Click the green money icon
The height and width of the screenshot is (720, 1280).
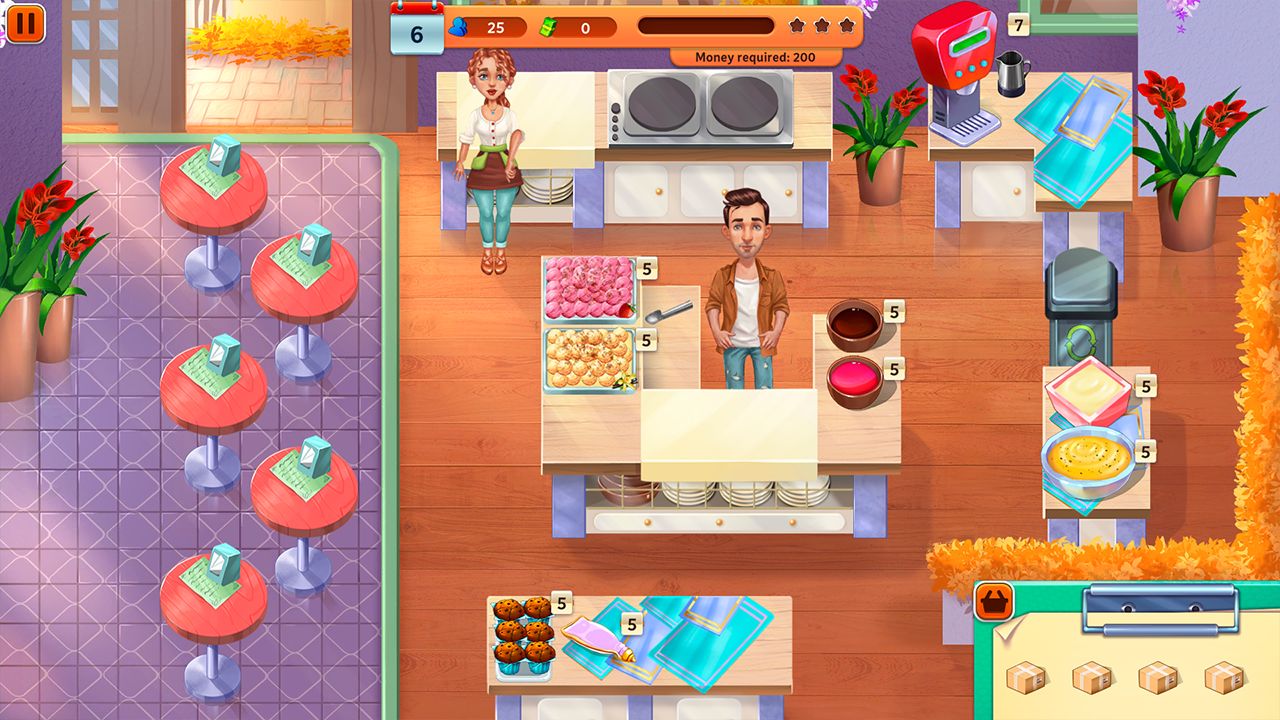[x=546, y=28]
